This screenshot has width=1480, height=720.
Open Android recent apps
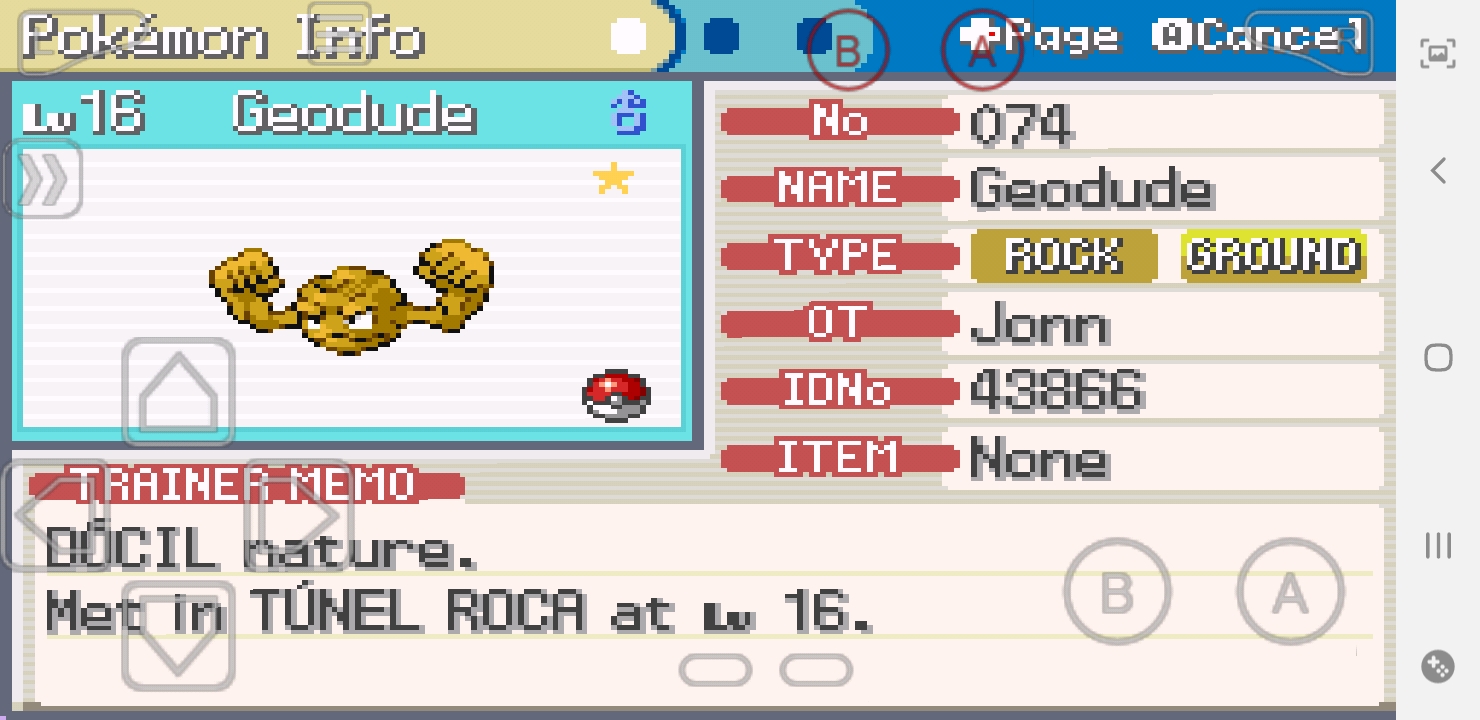(1437, 546)
